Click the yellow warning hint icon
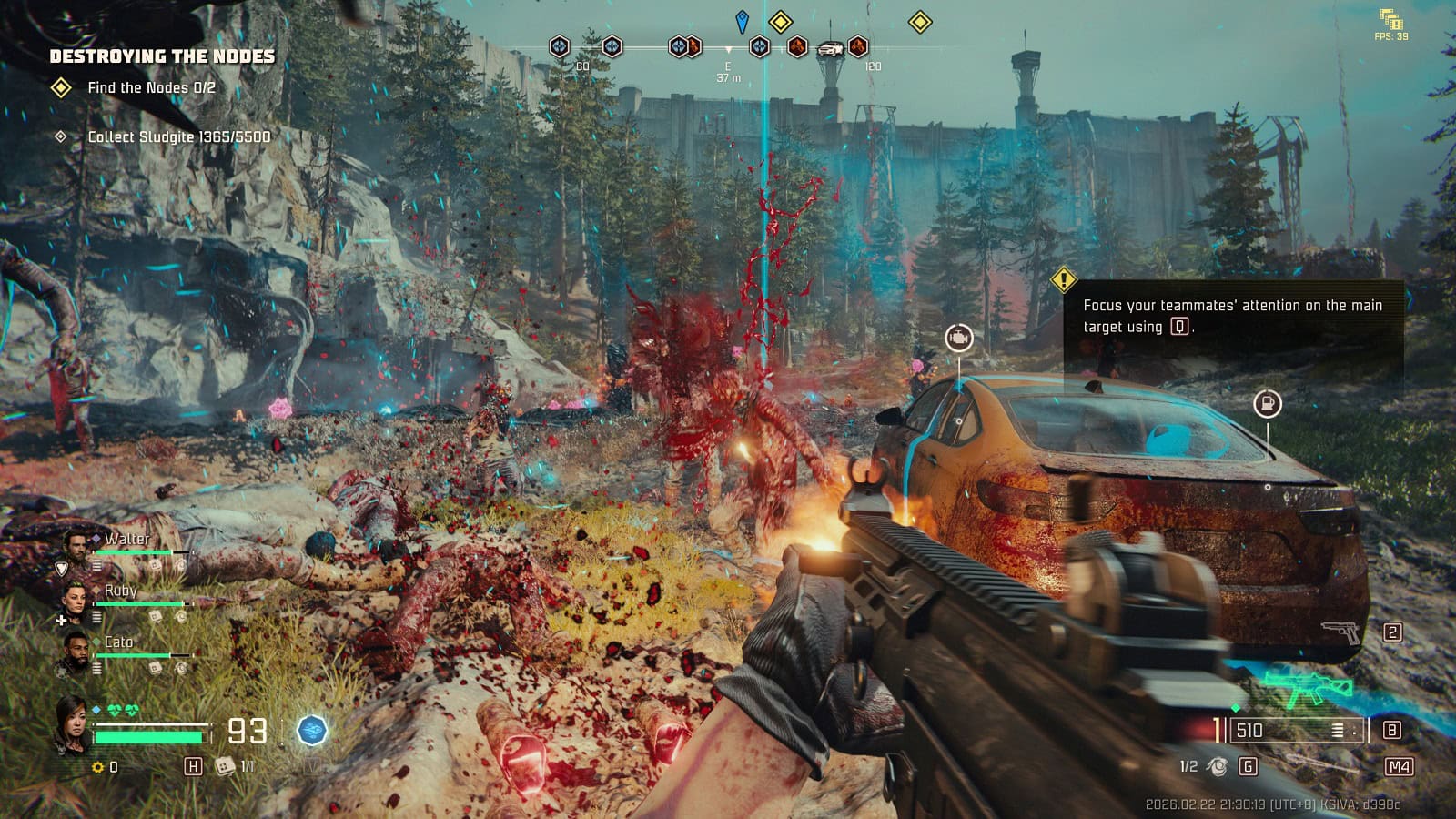 point(1064,279)
